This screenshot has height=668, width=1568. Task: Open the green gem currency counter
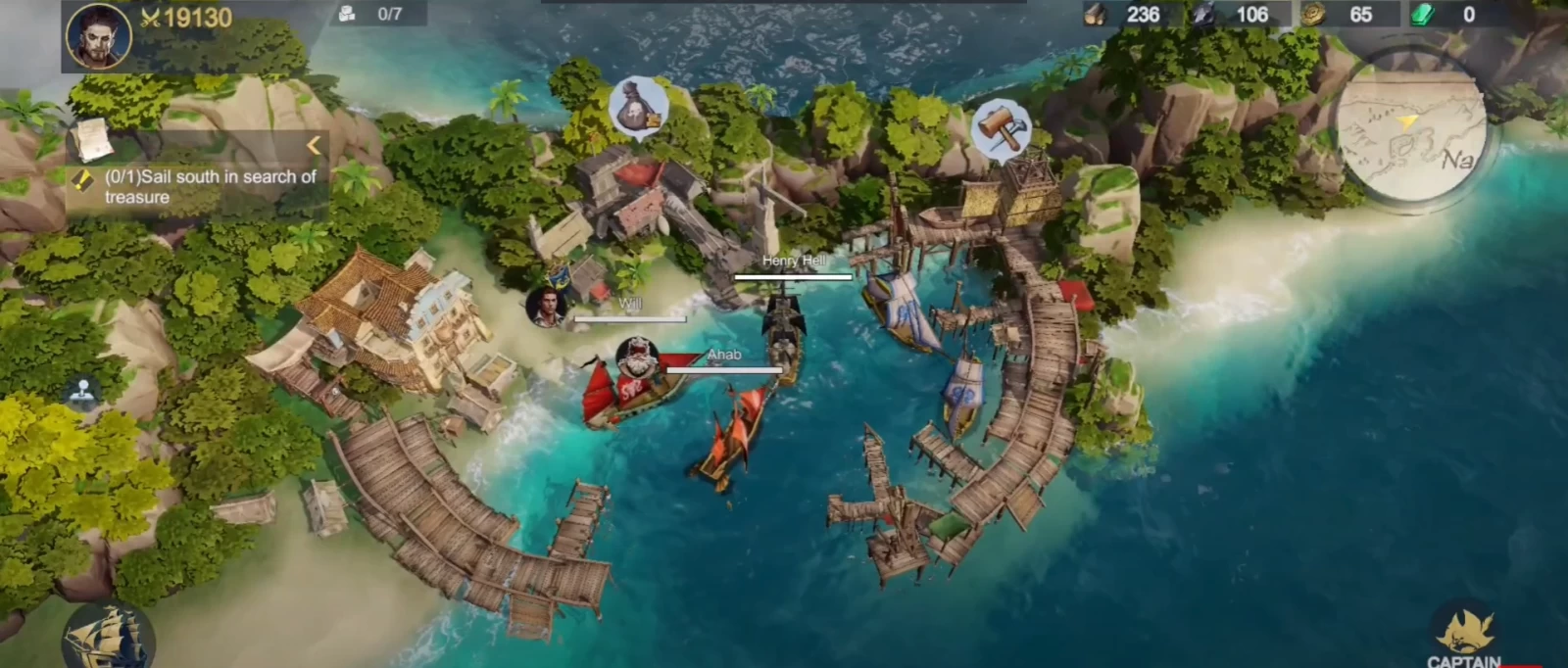click(1445, 15)
